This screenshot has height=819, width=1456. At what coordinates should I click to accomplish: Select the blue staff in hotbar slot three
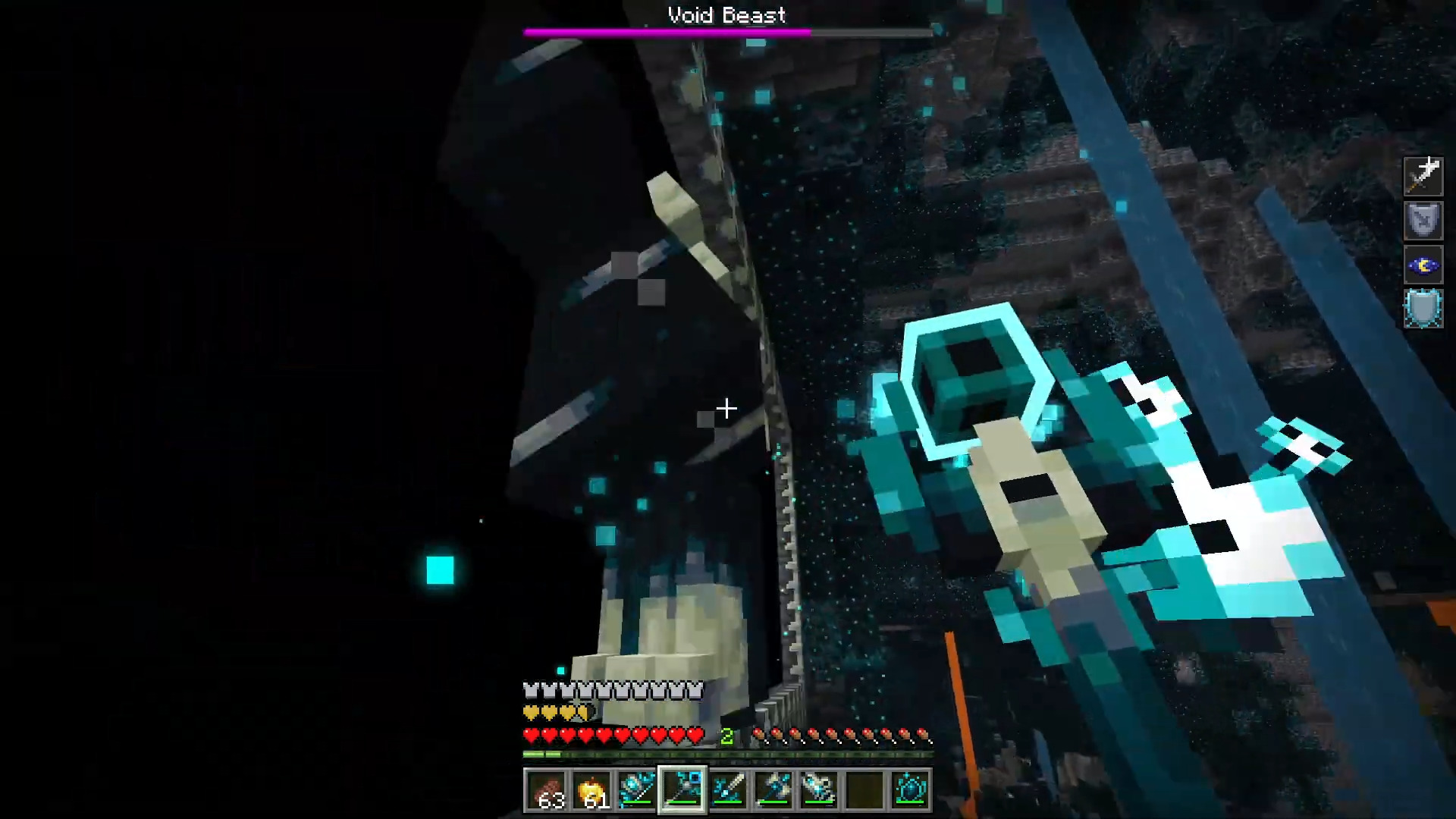point(638,790)
